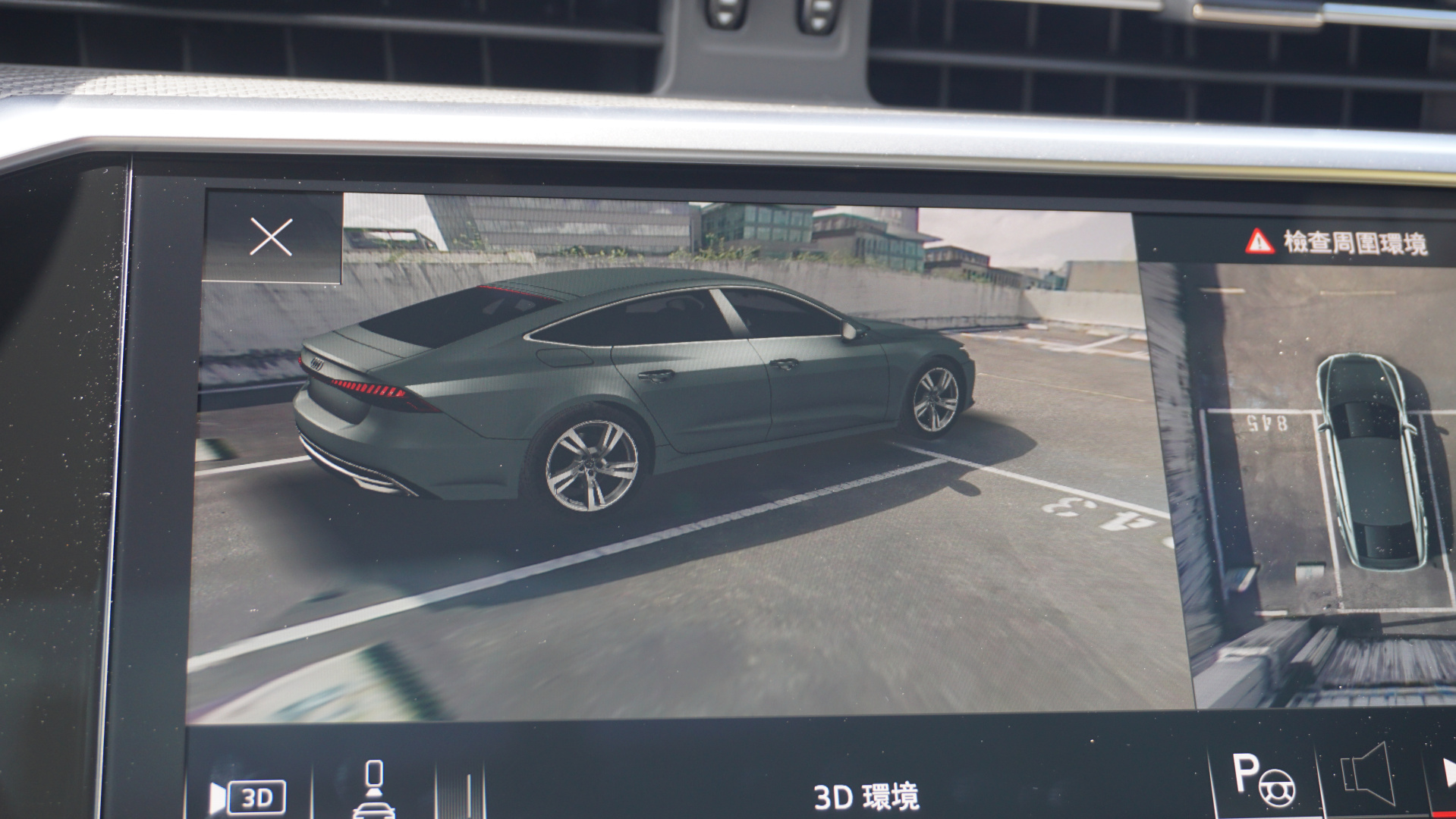Viewport: 1456px width, 819px height.
Task: Close the 3D camera view
Action: 271,237
